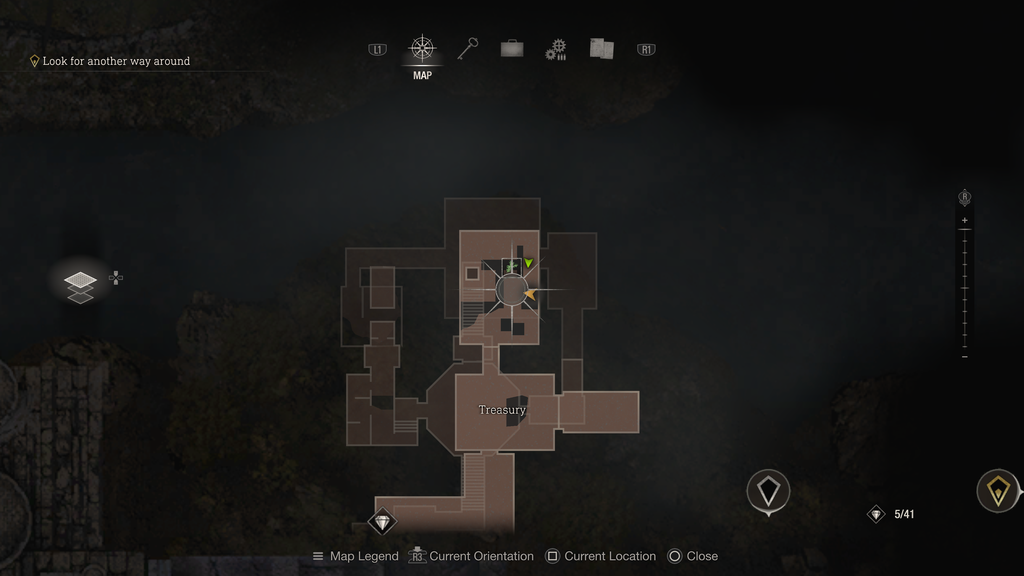
Task: Select the Treasury room on the map
Action: click(502, 410)
